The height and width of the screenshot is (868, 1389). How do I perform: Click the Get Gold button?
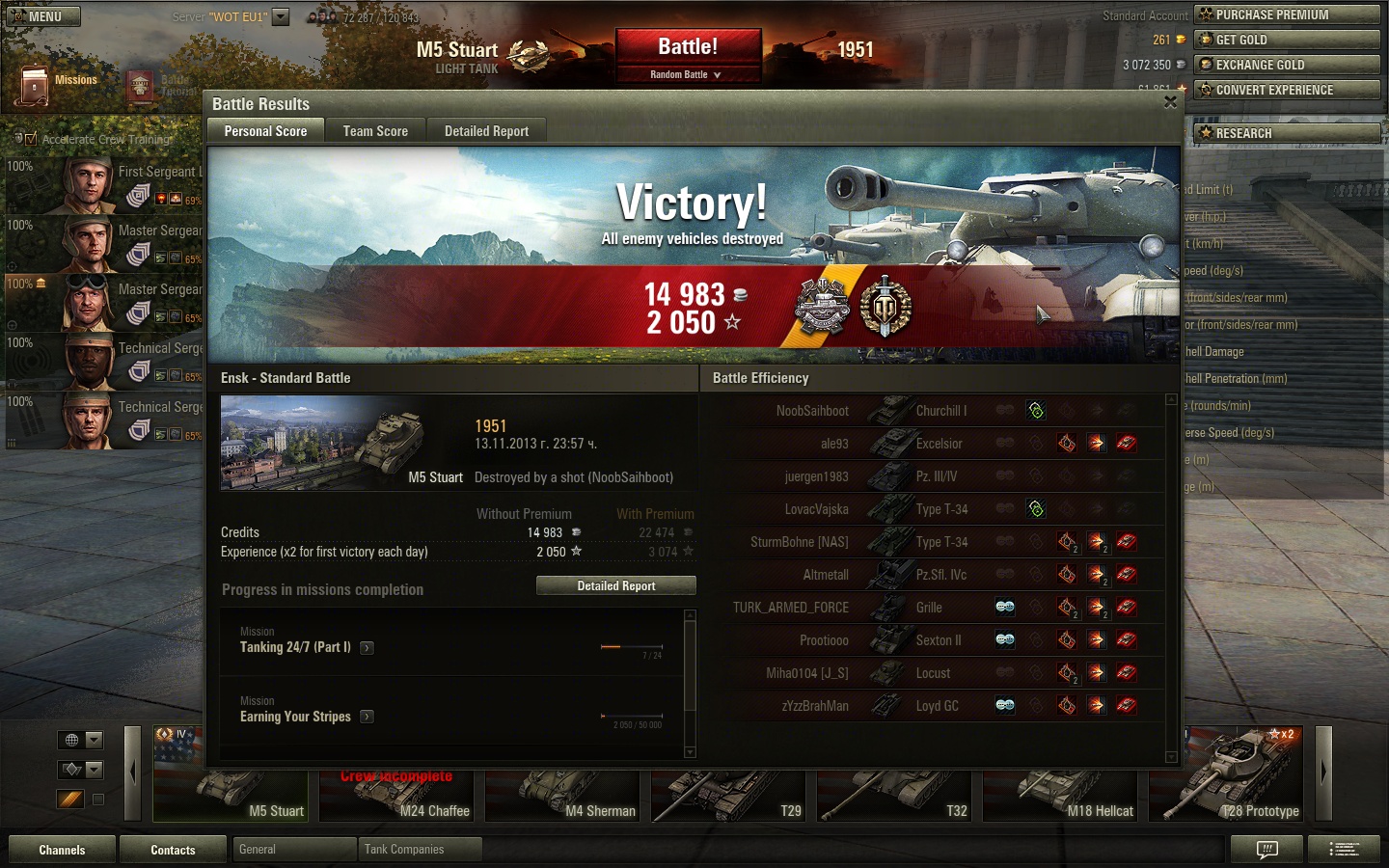click(1287, 40)
